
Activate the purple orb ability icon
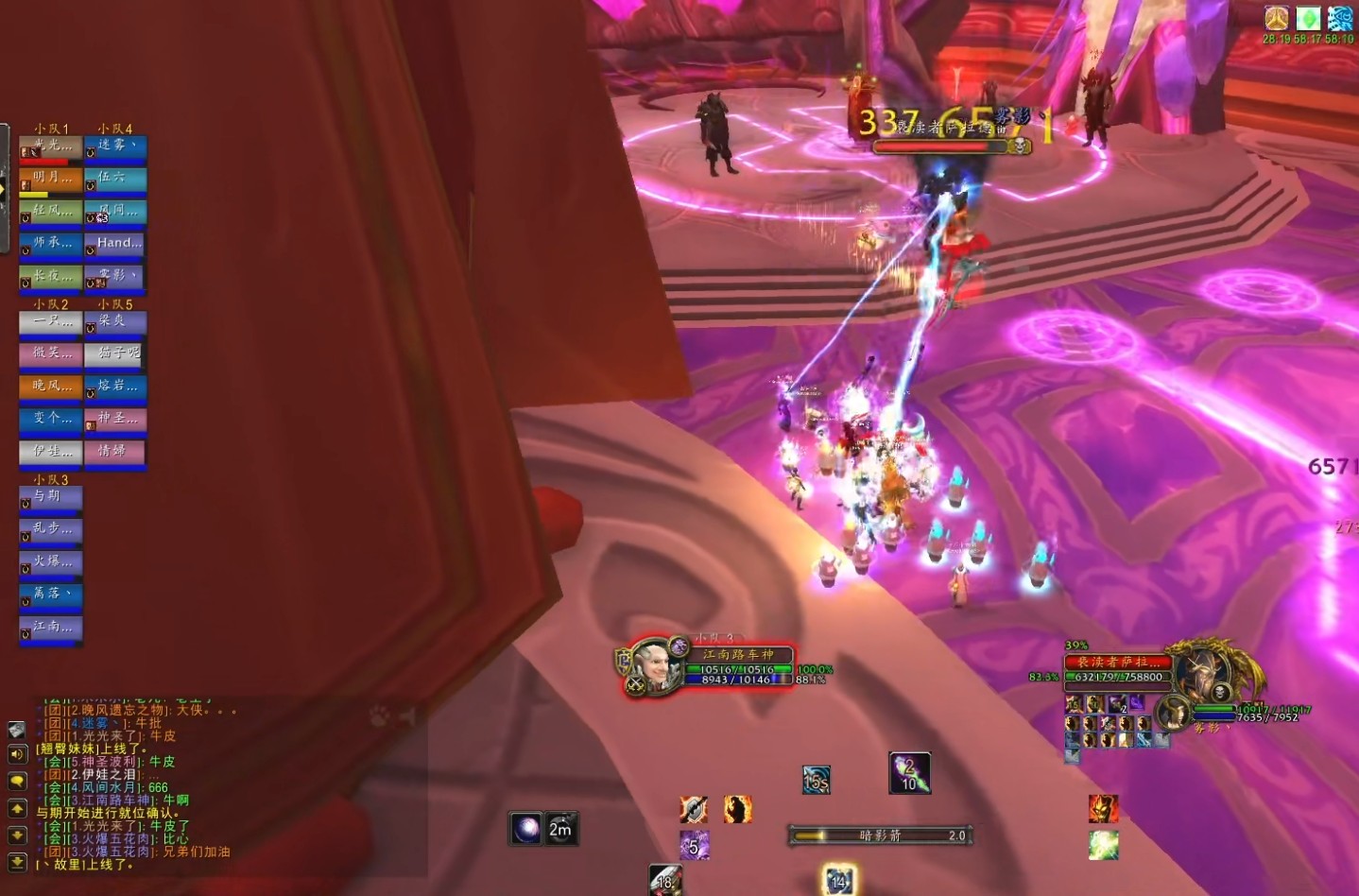pyautogui.click(x=525, y=829)
